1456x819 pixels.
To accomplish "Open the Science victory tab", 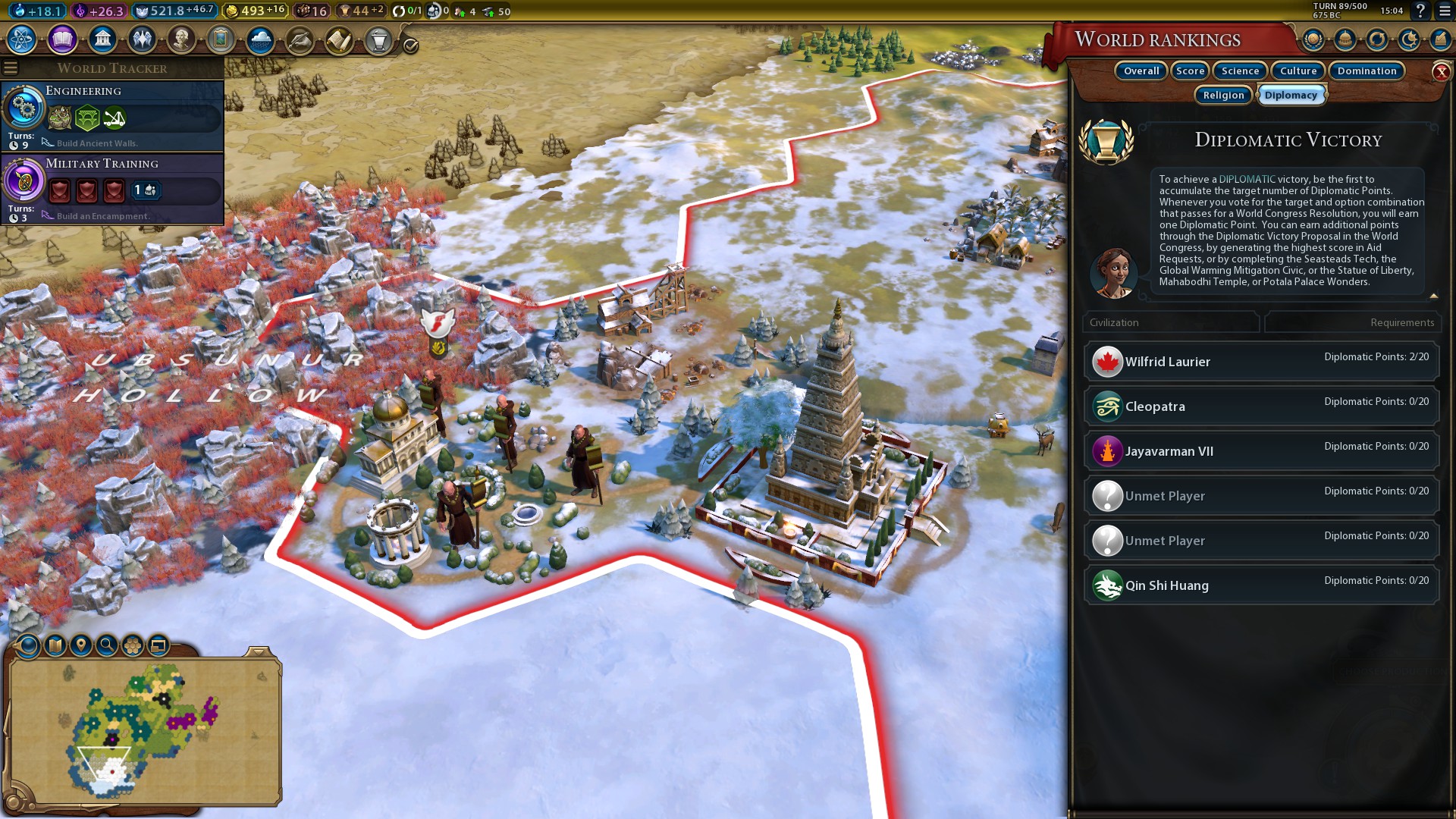I will pyautogui.click(x=1240, y=71).
